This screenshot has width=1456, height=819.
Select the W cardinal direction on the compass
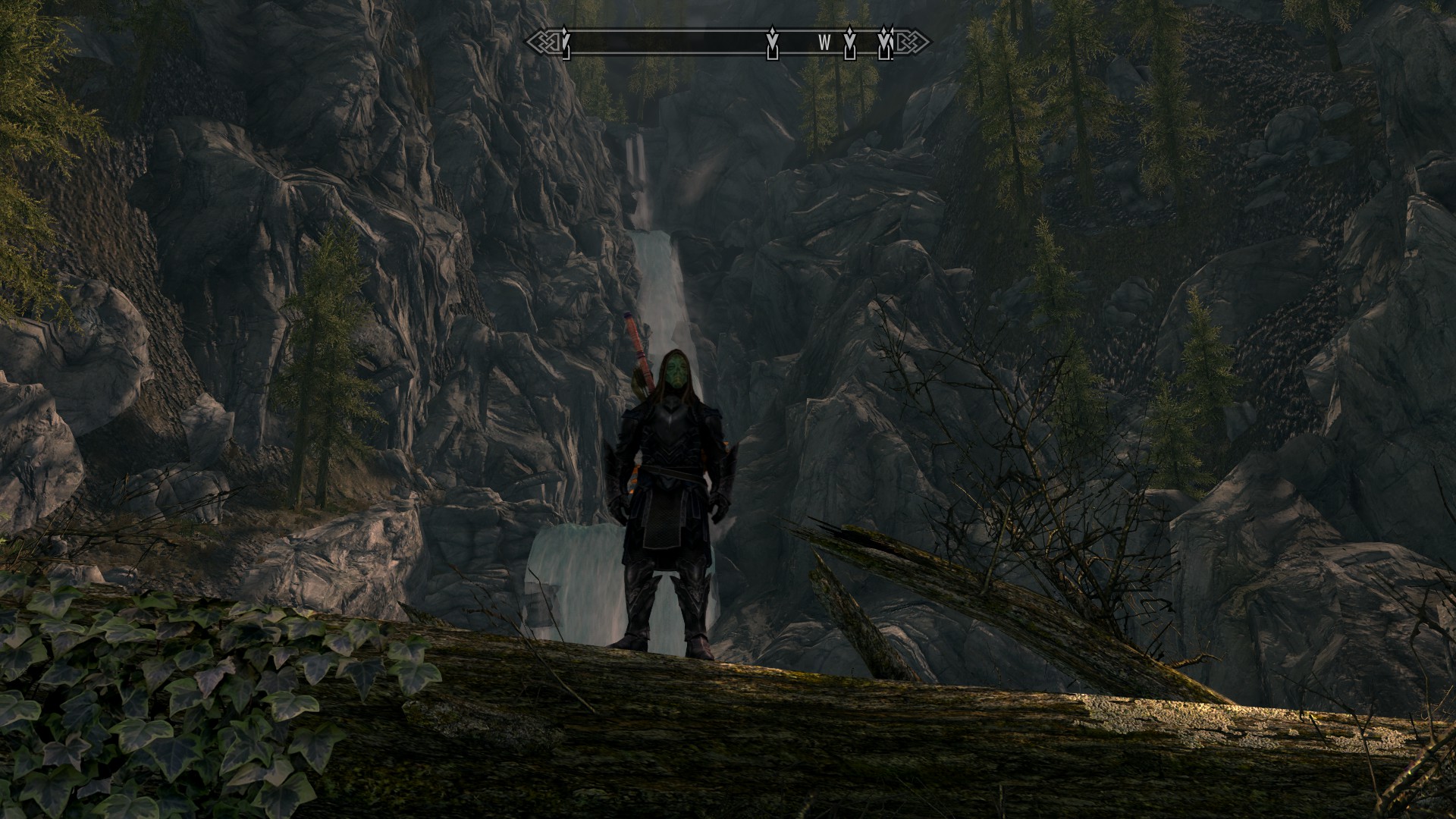pos(824,44)
